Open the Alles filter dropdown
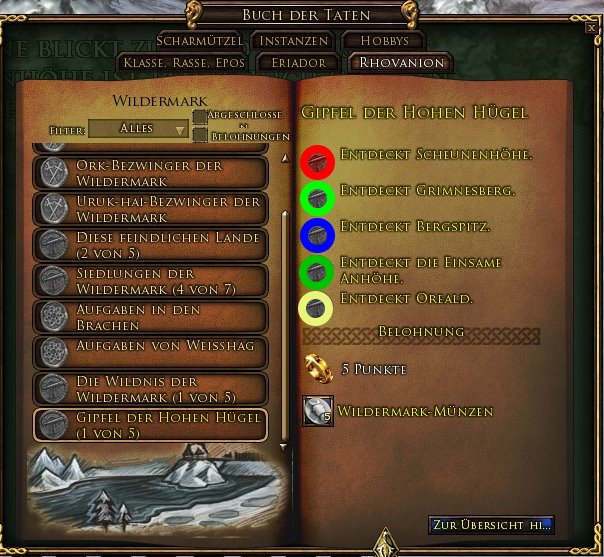This screenshot has width=604, height=557. [138, 129]
